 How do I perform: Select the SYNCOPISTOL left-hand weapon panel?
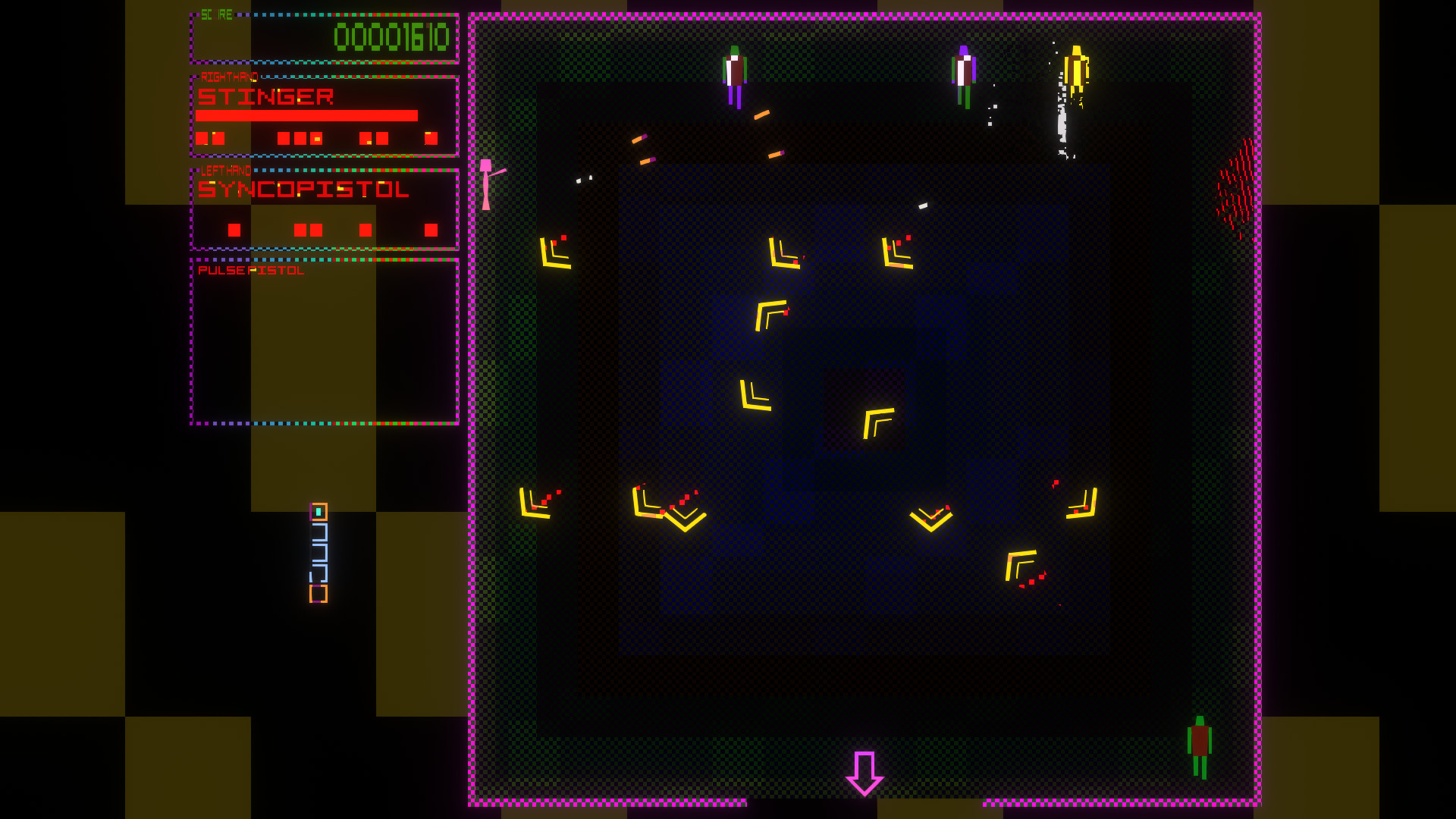325,205
